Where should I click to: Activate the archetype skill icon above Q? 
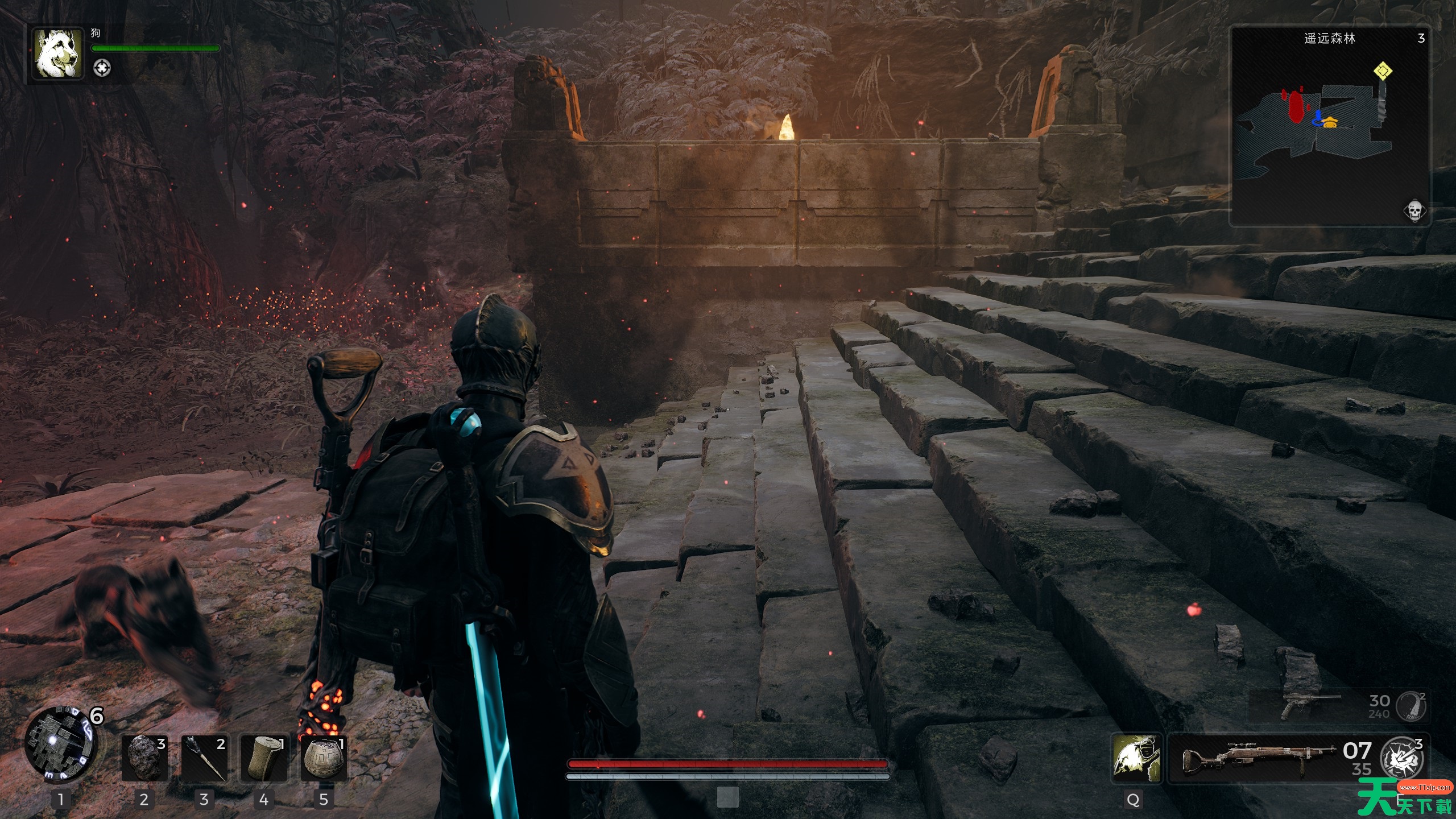click(1136, 758)
